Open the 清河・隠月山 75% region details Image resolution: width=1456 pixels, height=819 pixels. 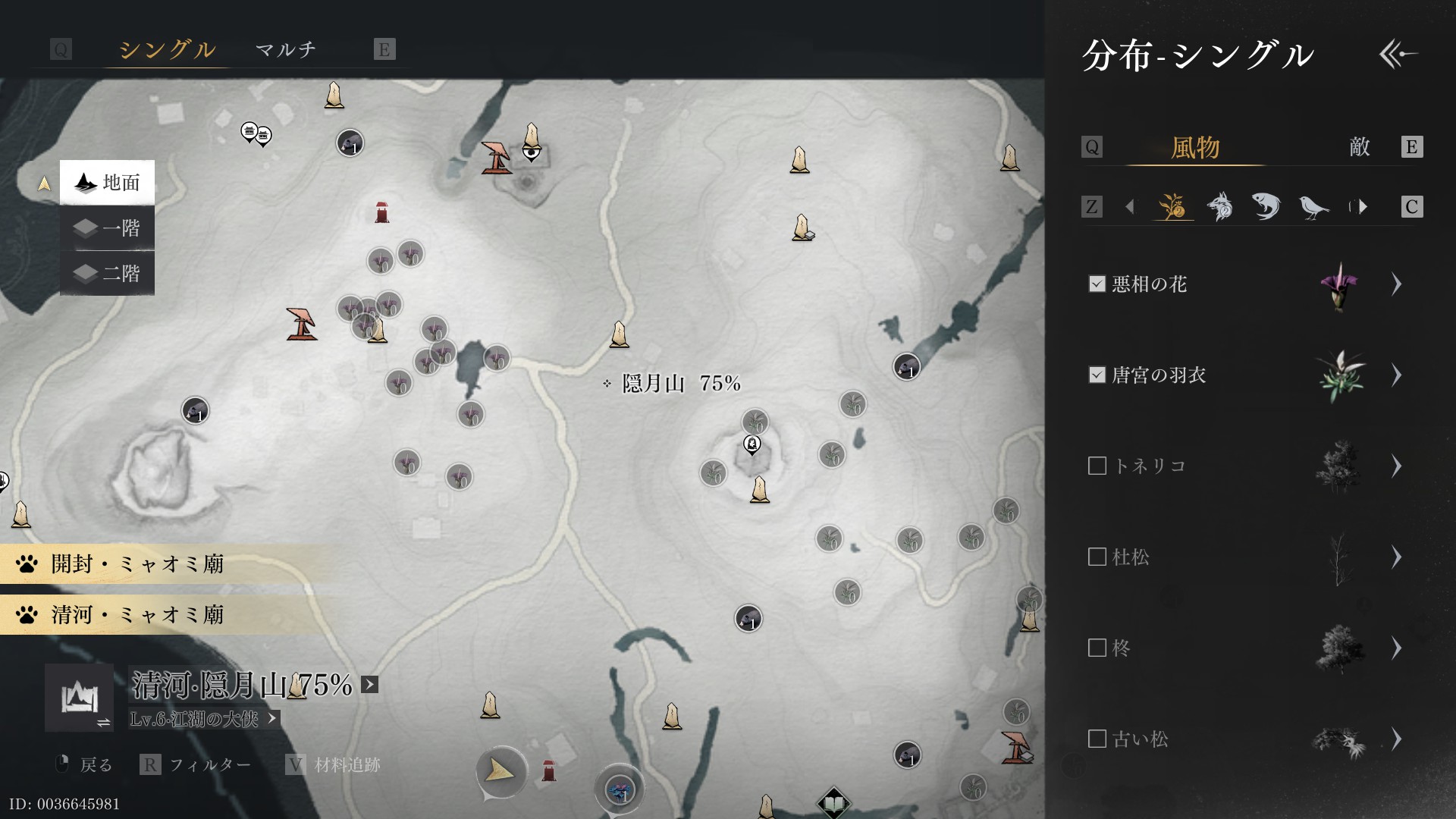369,685
